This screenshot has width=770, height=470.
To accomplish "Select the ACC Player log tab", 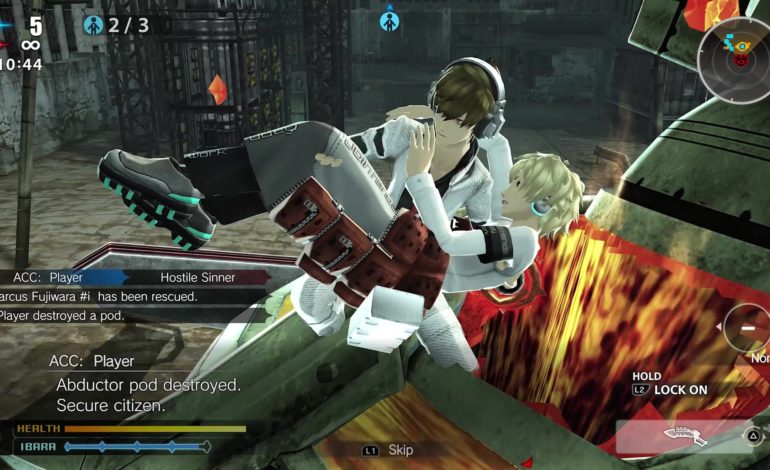I will (x=58, y=277).
